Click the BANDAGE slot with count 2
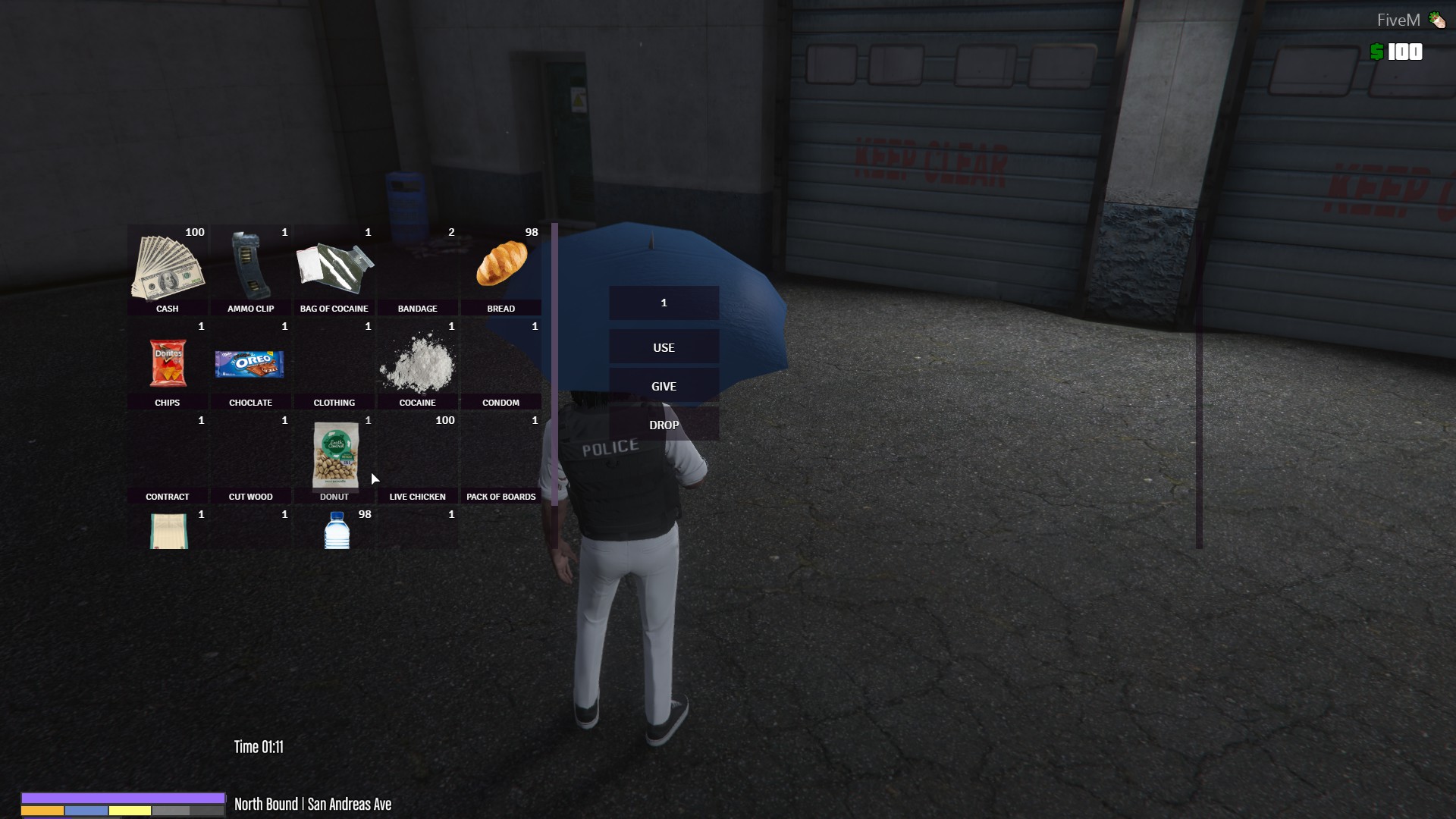This screenshot has width=1456, height=819. coord(418,265)
